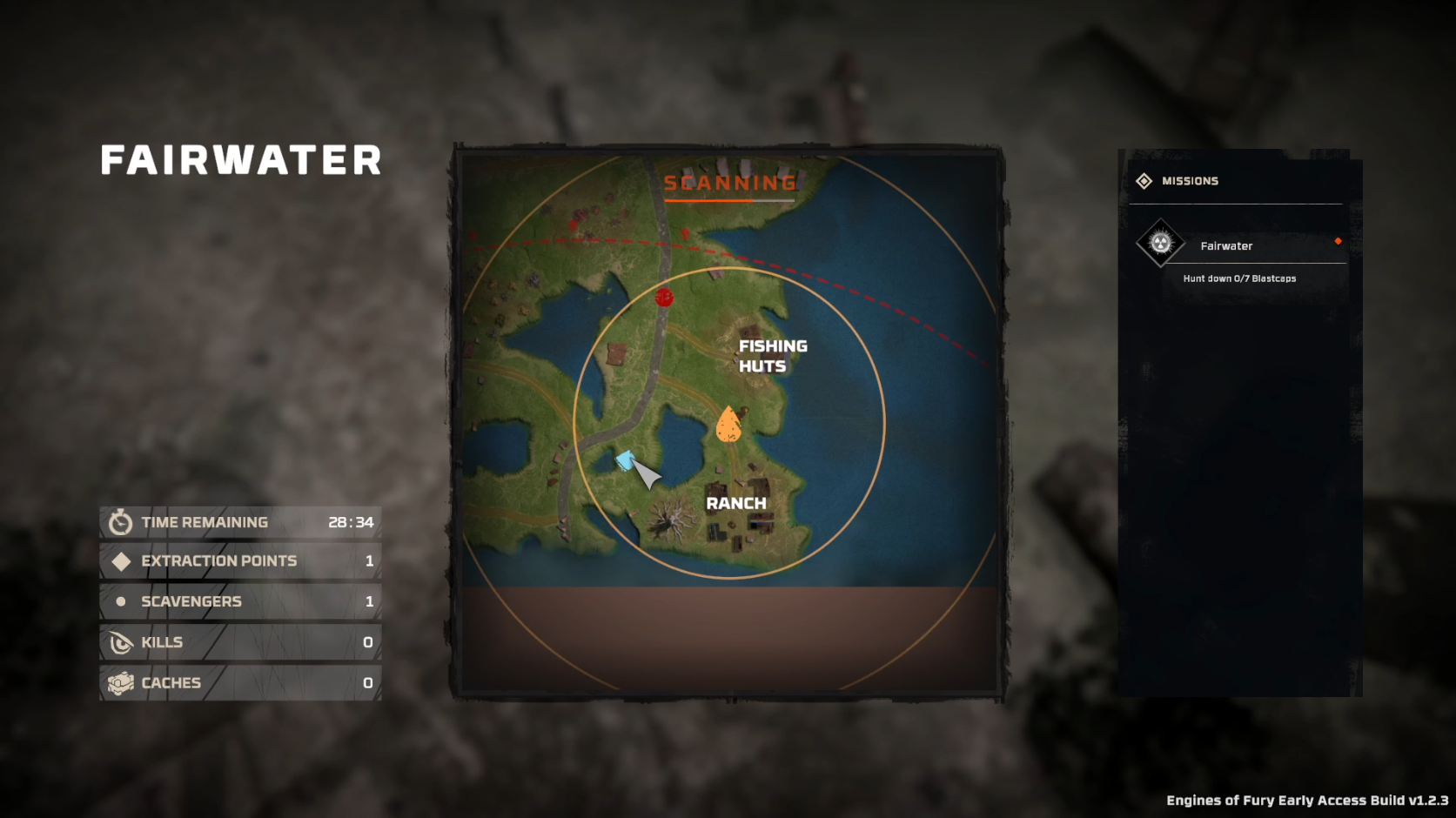This screenshot has height=818, width=1456.
Task: Select the Fishing Huts map label
Action: (x=772, y=356)
